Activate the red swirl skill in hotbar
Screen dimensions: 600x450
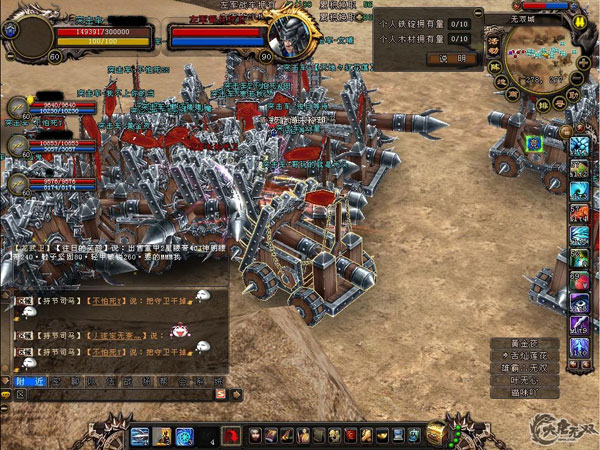230,435
